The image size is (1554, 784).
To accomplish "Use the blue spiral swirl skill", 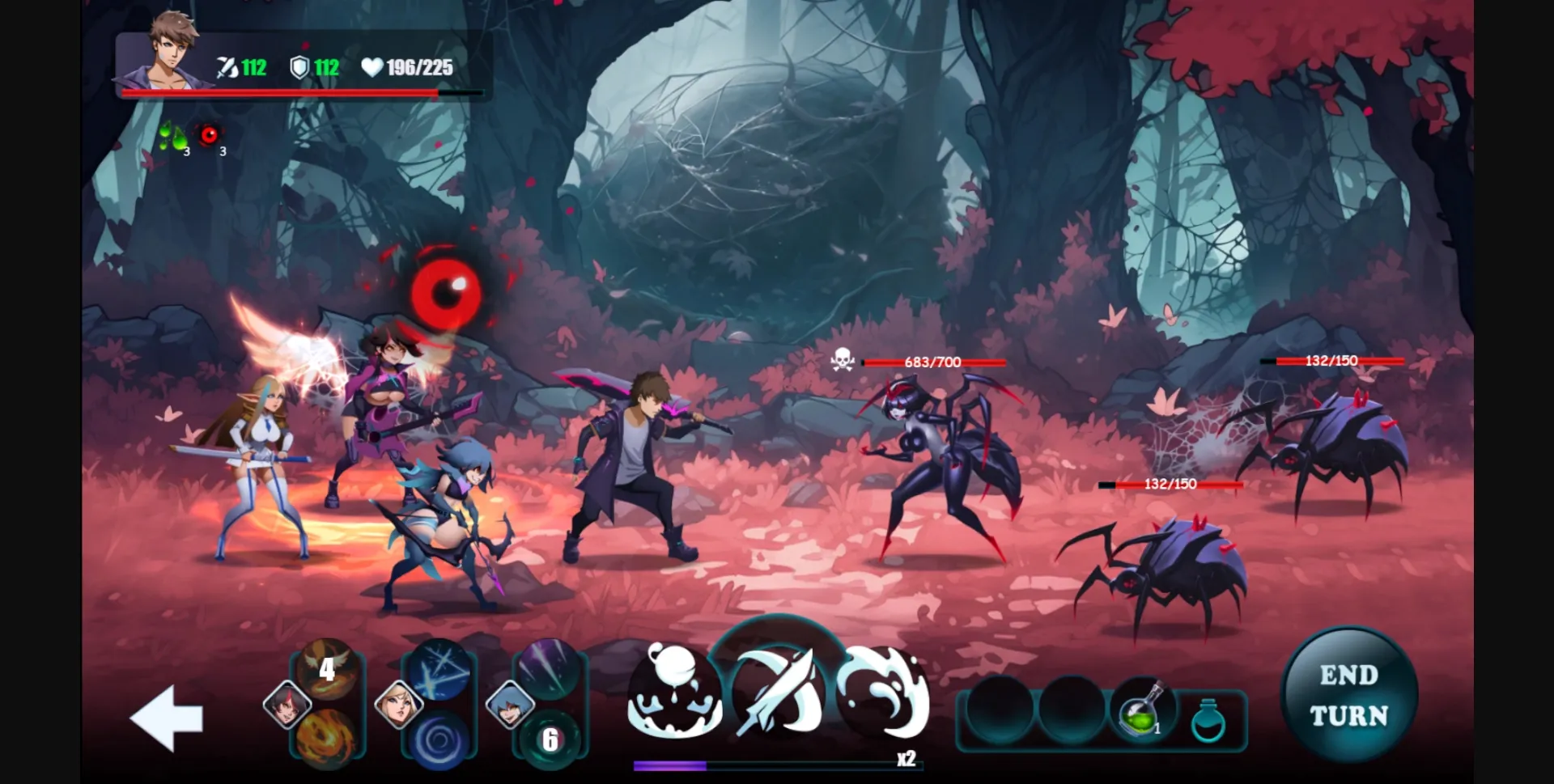I will tap(439, 740).
